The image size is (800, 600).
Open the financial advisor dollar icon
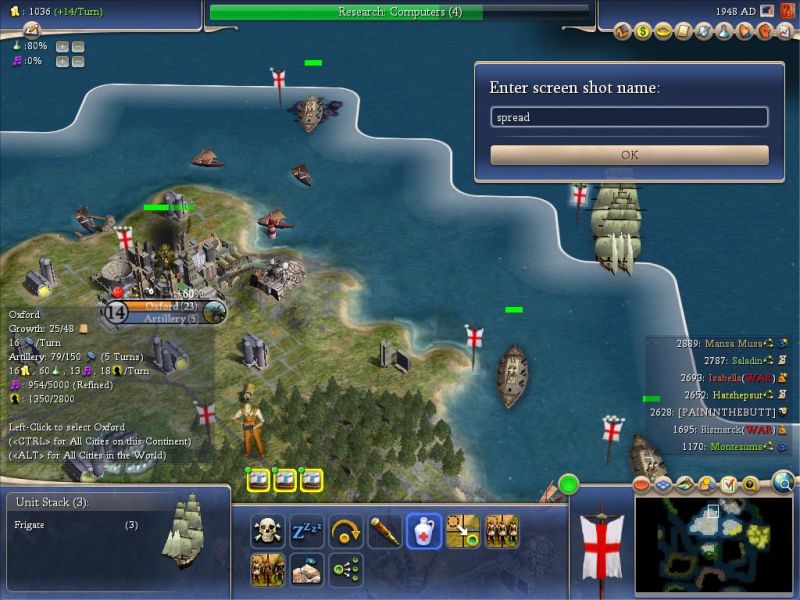point(643,31)
